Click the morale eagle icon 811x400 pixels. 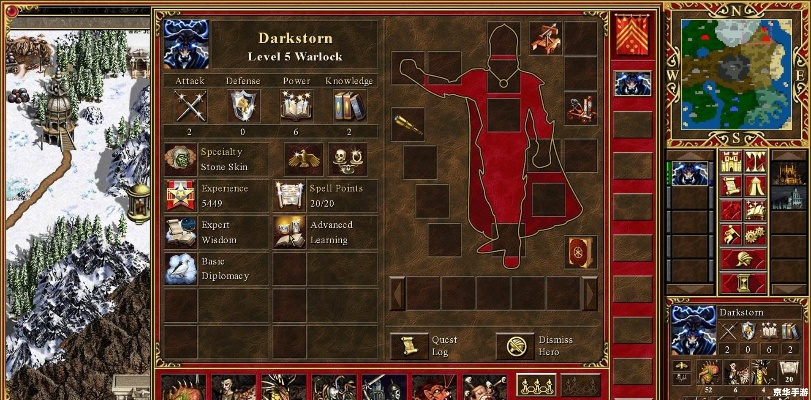(300, 158)
